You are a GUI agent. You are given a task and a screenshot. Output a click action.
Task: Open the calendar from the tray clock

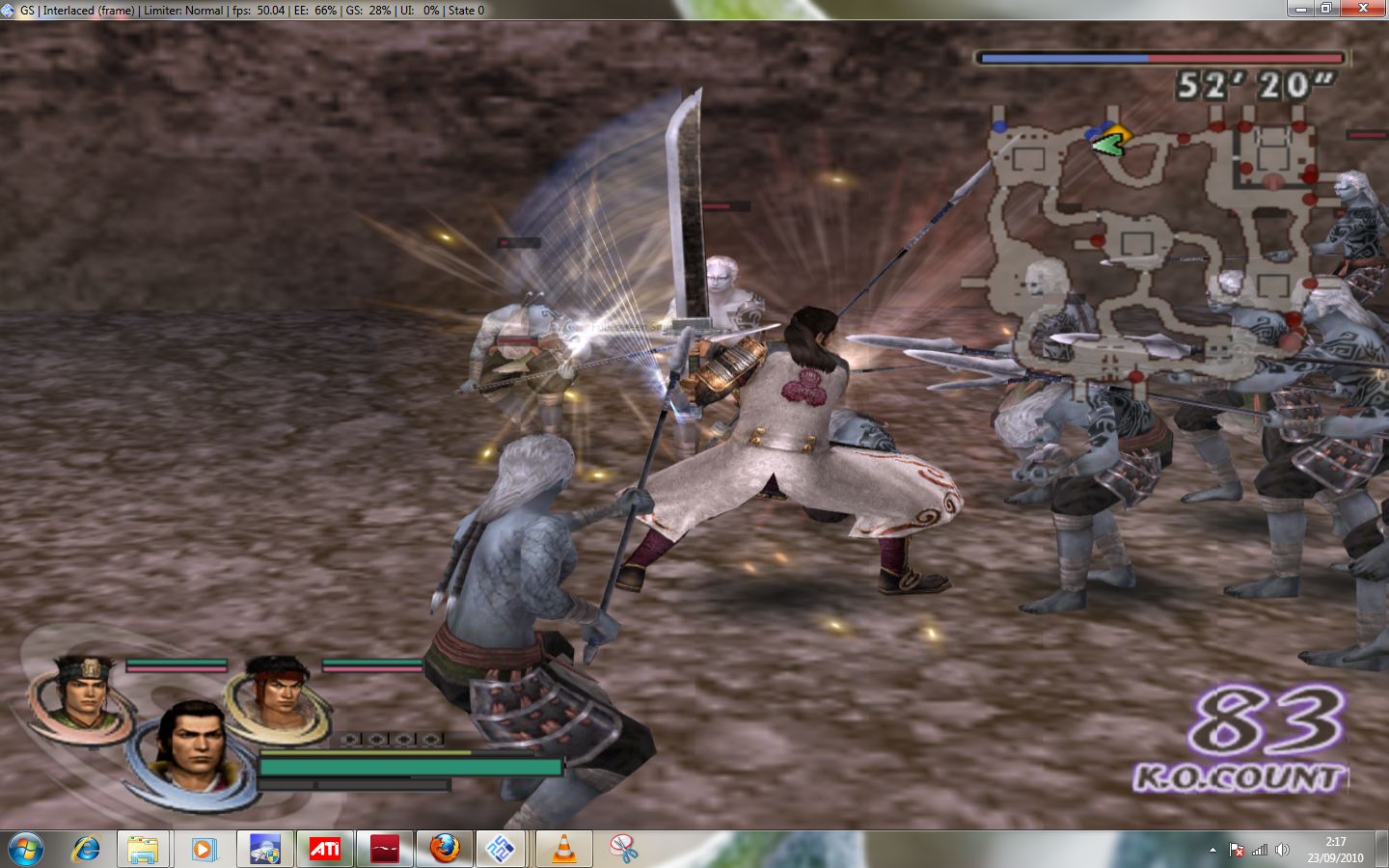pyautogui.click(x=1335, y=850)
